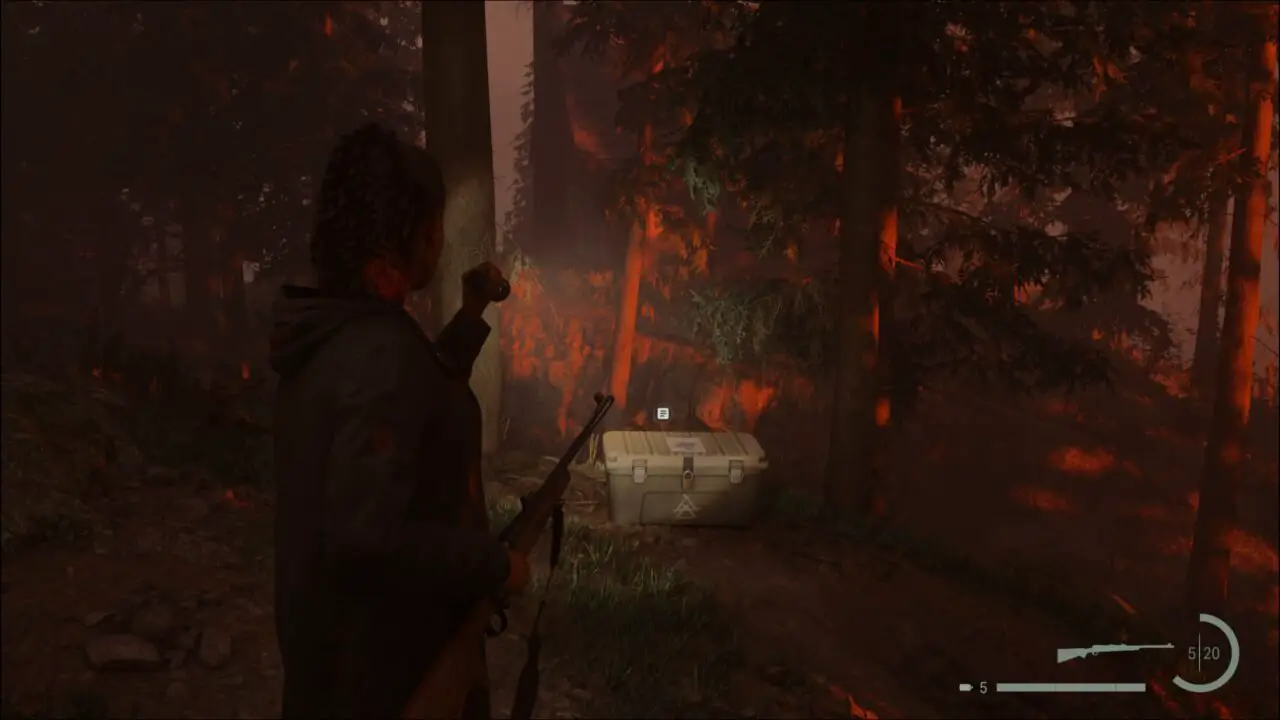Click the Cult of the Tree symbol on the cooler
This screenshot has height=720, width=1280.
point(686,506)
